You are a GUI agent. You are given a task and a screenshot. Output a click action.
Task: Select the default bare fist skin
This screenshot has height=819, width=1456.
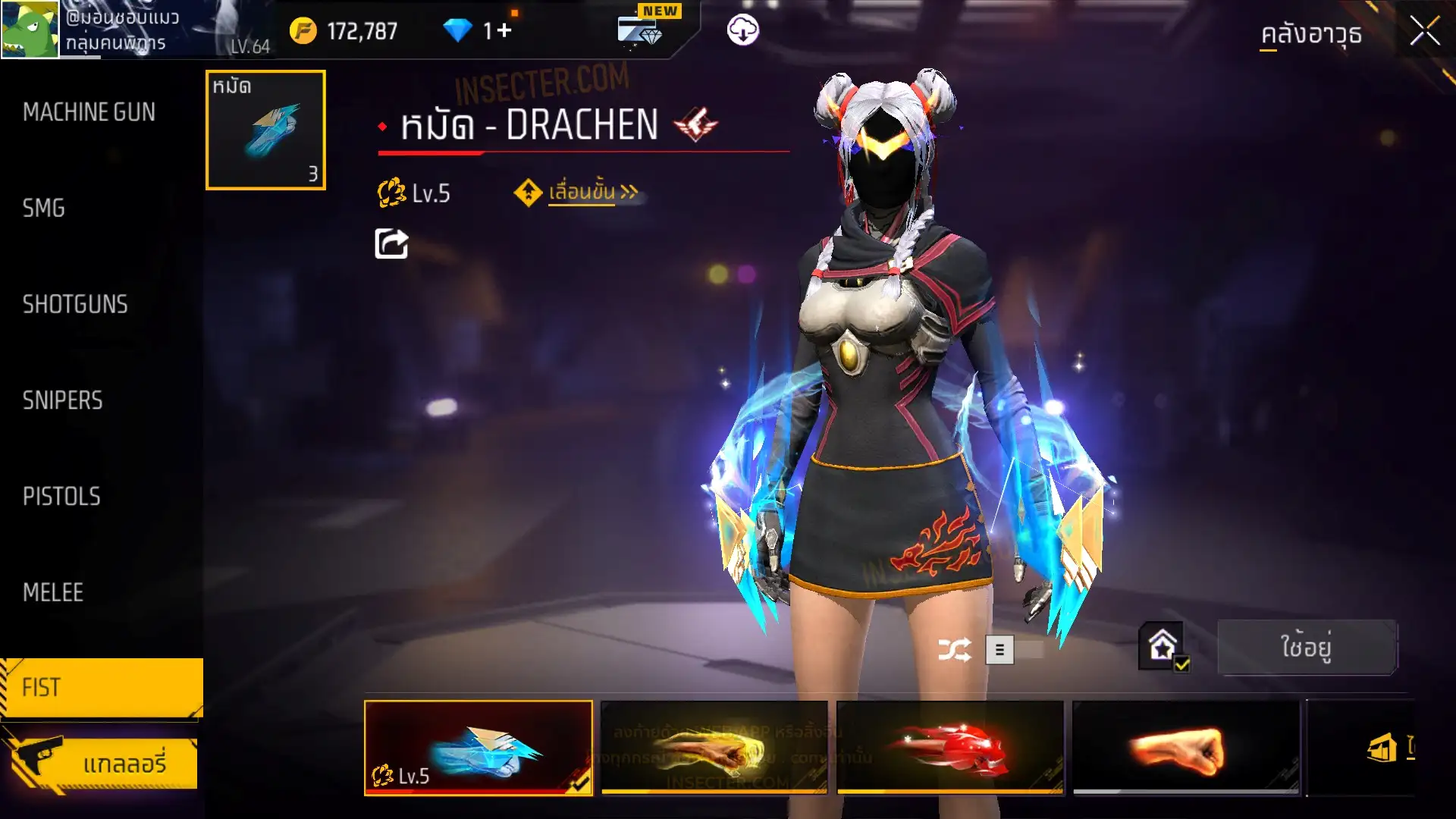coord(1185,748)
